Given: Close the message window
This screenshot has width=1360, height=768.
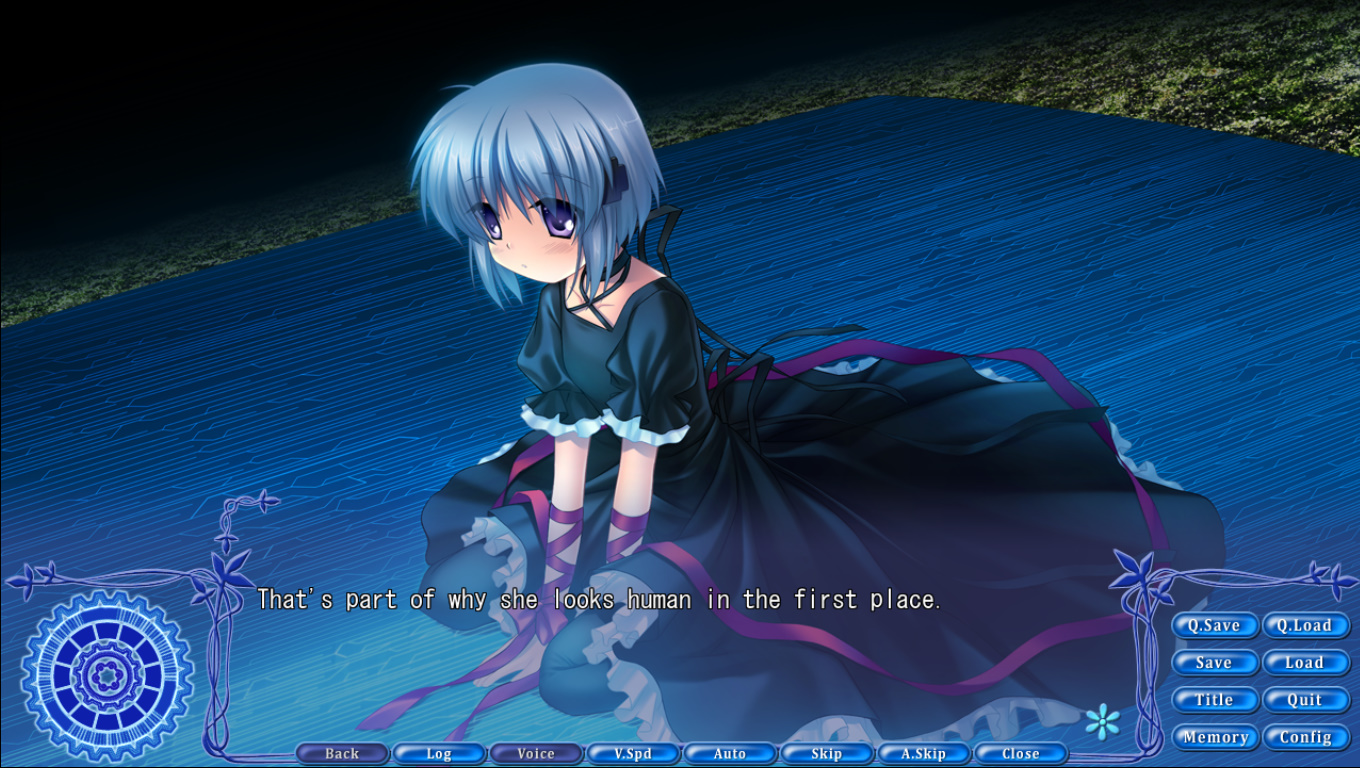Looking at the screenshot, I should (1021, 754).
